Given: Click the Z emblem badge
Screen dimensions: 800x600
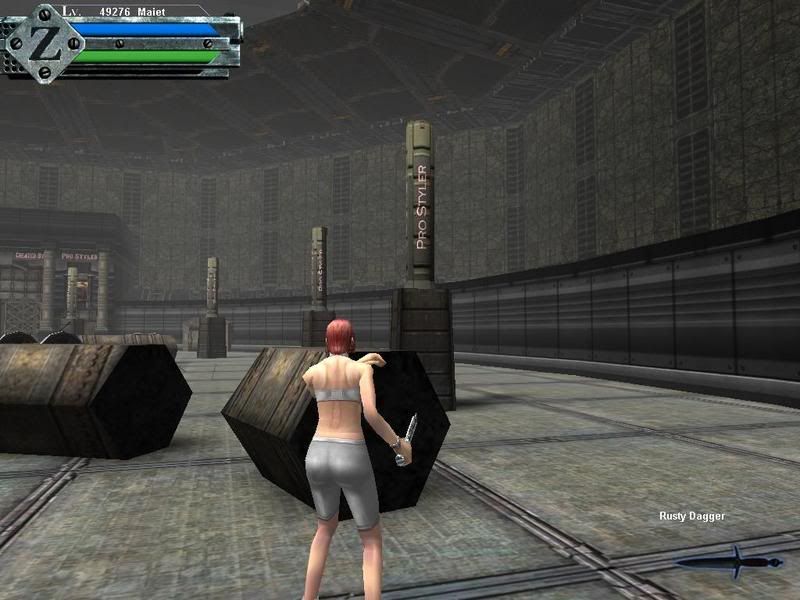Looking at the screenshot, I should coord(41,42).
